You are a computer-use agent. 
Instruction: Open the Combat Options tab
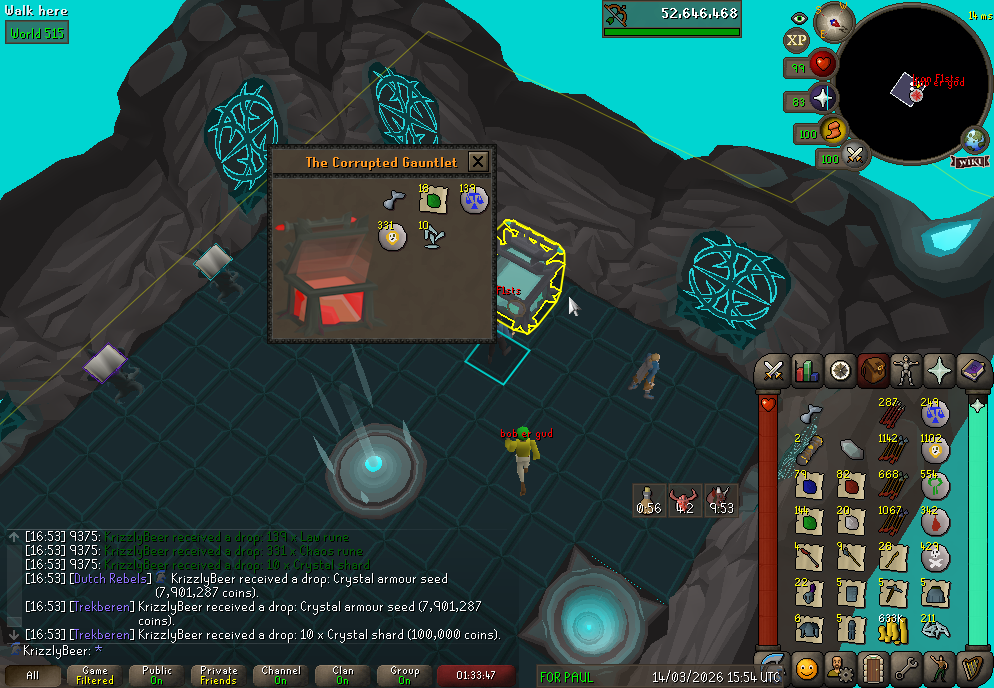(772, 371)
